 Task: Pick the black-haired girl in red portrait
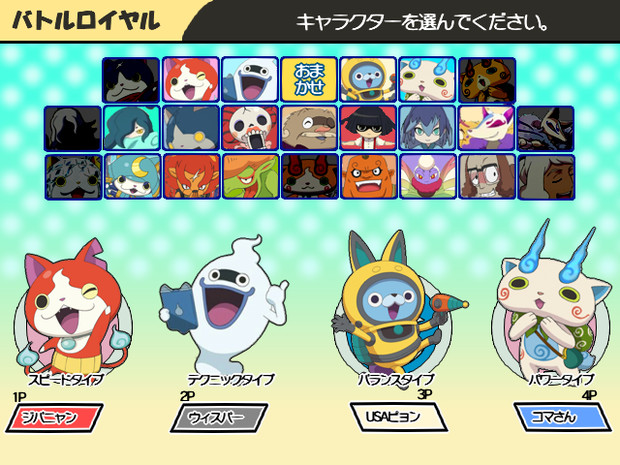pyautogui.click(x=368, y=128)
